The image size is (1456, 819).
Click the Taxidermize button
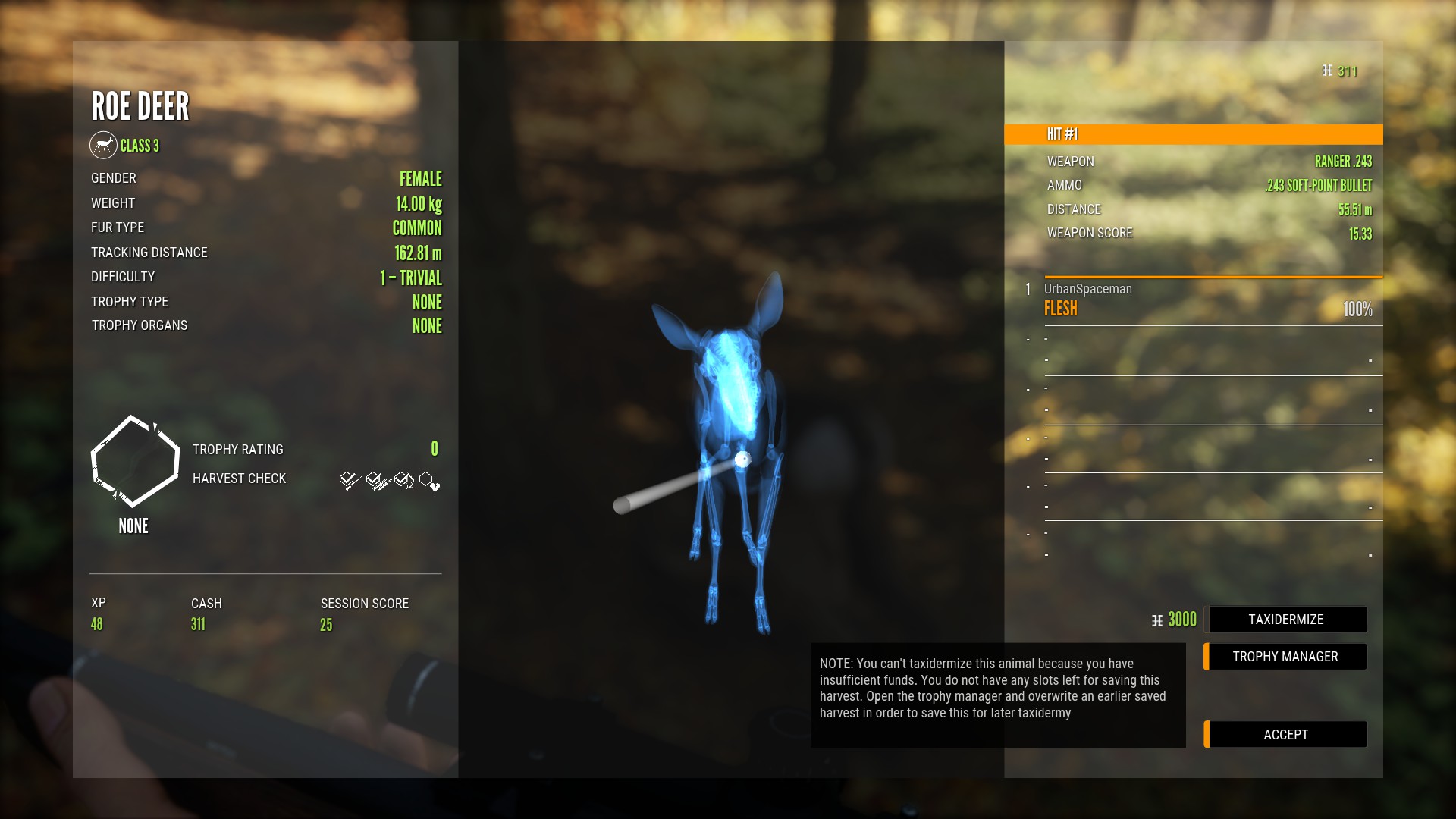(1286, 620)
